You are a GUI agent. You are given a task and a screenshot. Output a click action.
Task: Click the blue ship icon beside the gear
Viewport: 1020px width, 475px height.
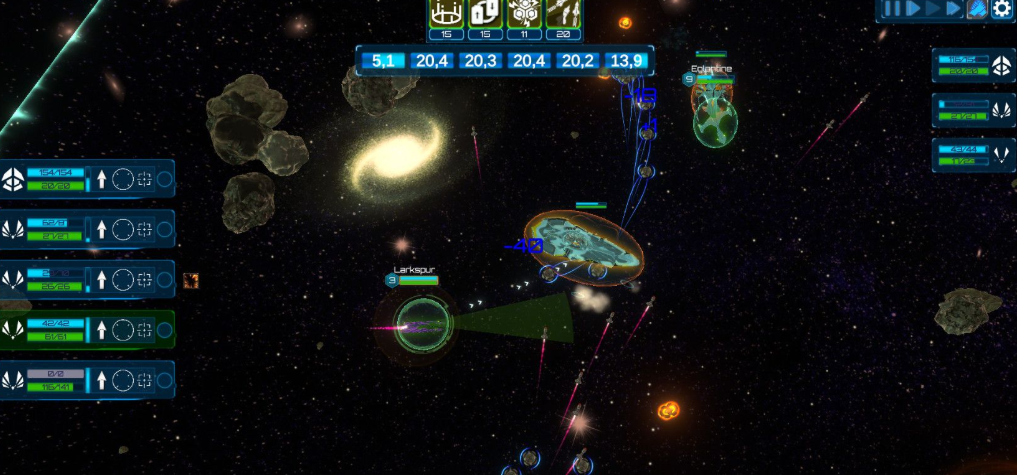pos(977,9)
